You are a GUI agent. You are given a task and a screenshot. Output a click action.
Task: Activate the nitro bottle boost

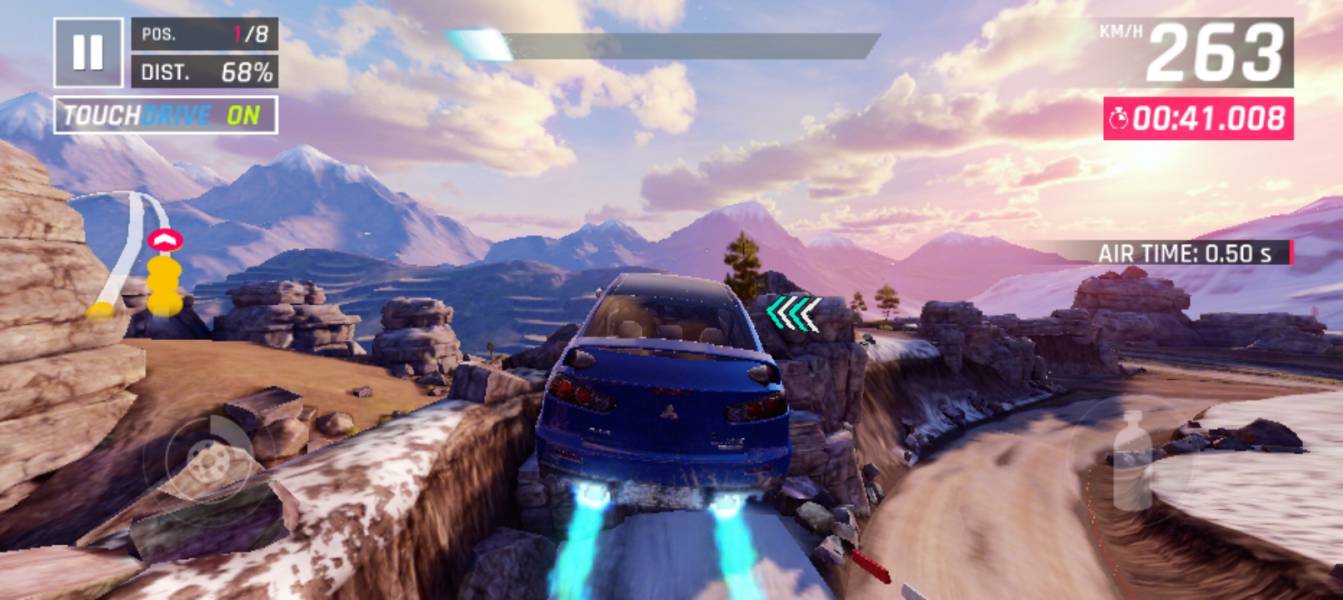pyautogui.click(x=1131, y=459)
